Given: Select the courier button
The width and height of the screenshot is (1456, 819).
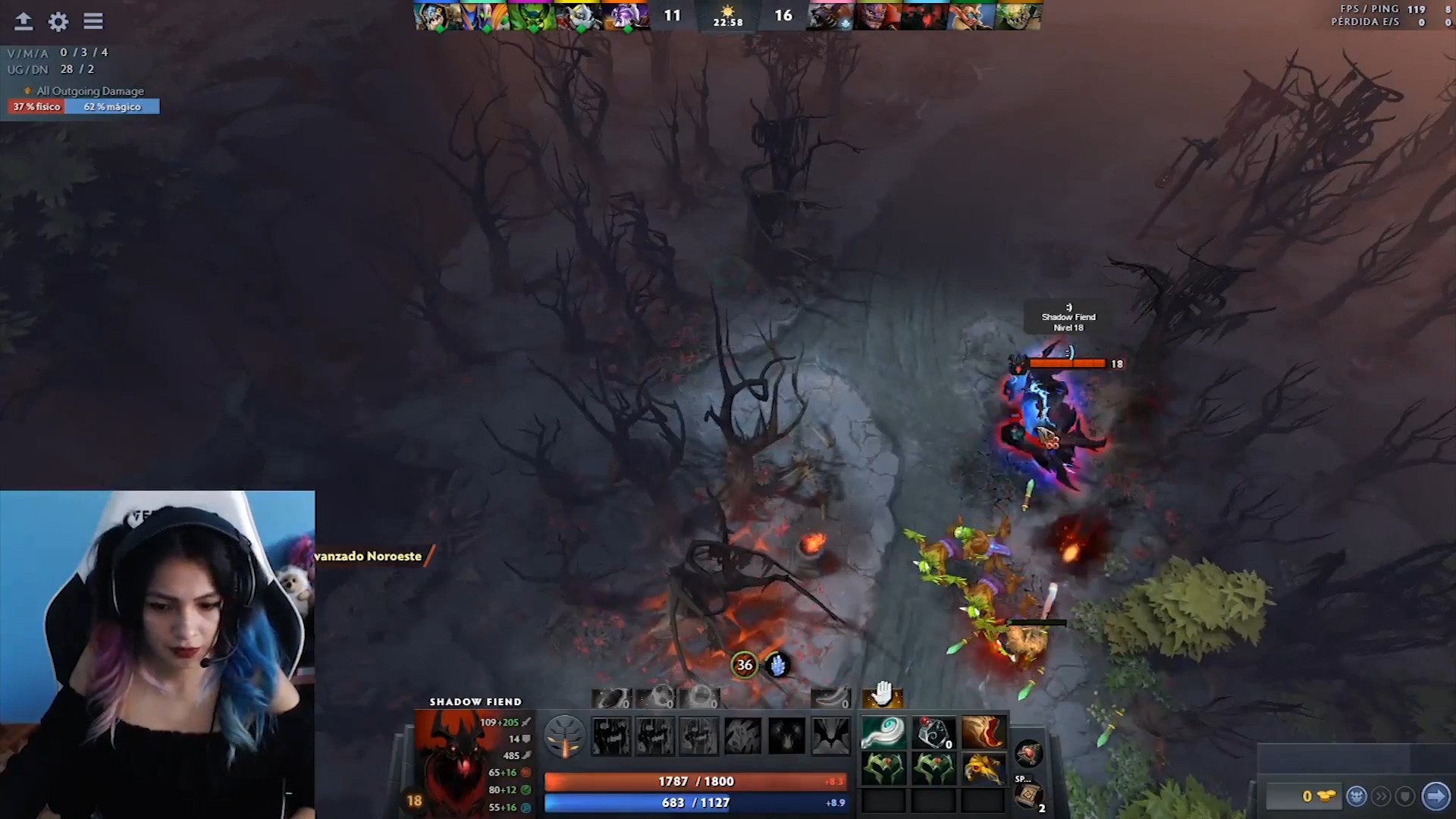Looking at the screenshot, I should point(1357,796).
